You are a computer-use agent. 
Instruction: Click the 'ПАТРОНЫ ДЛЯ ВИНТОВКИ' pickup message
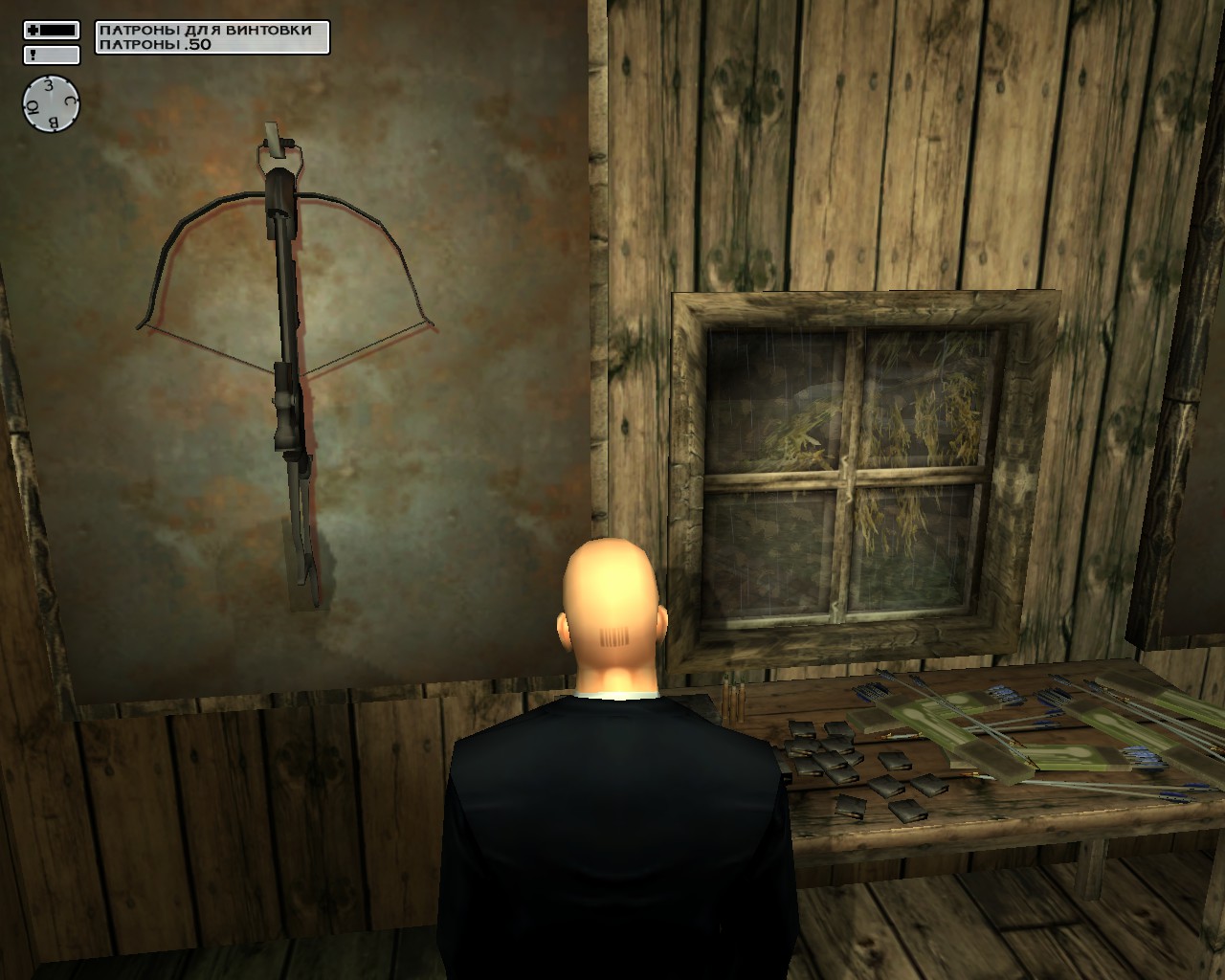[206, 30]
